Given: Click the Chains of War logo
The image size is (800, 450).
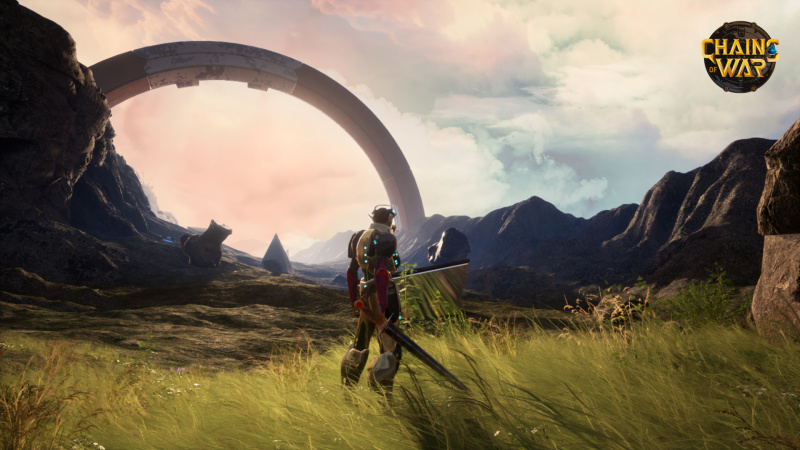Looking at the screenshot, I should [739, 56].
